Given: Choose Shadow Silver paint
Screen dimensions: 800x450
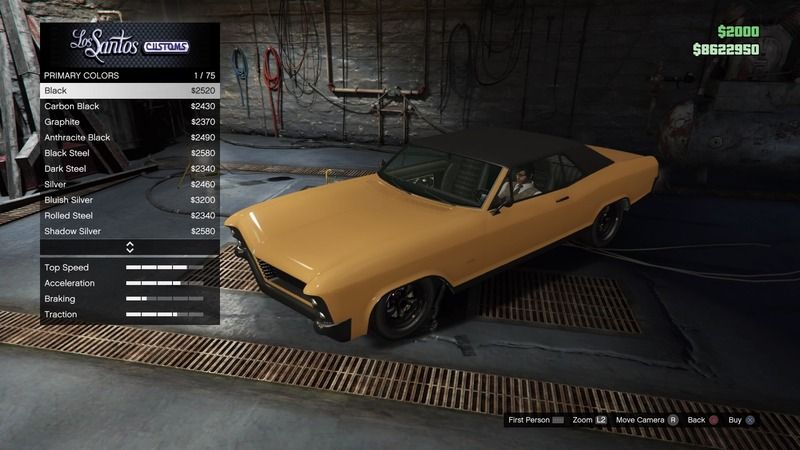Looking at the screenshot, I should pyautogui.click(x=129, y=231).
